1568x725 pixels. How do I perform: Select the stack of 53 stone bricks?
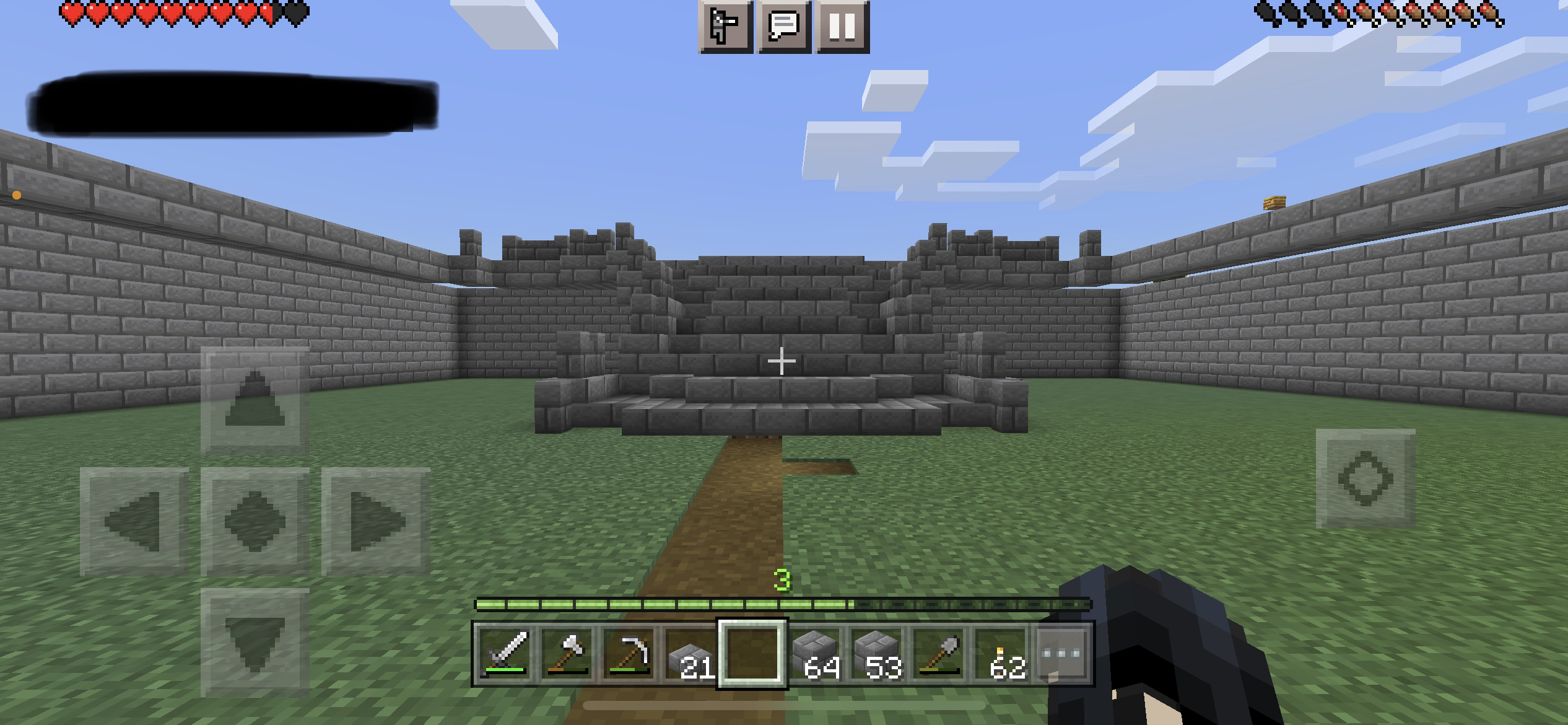tap(877, 654)
